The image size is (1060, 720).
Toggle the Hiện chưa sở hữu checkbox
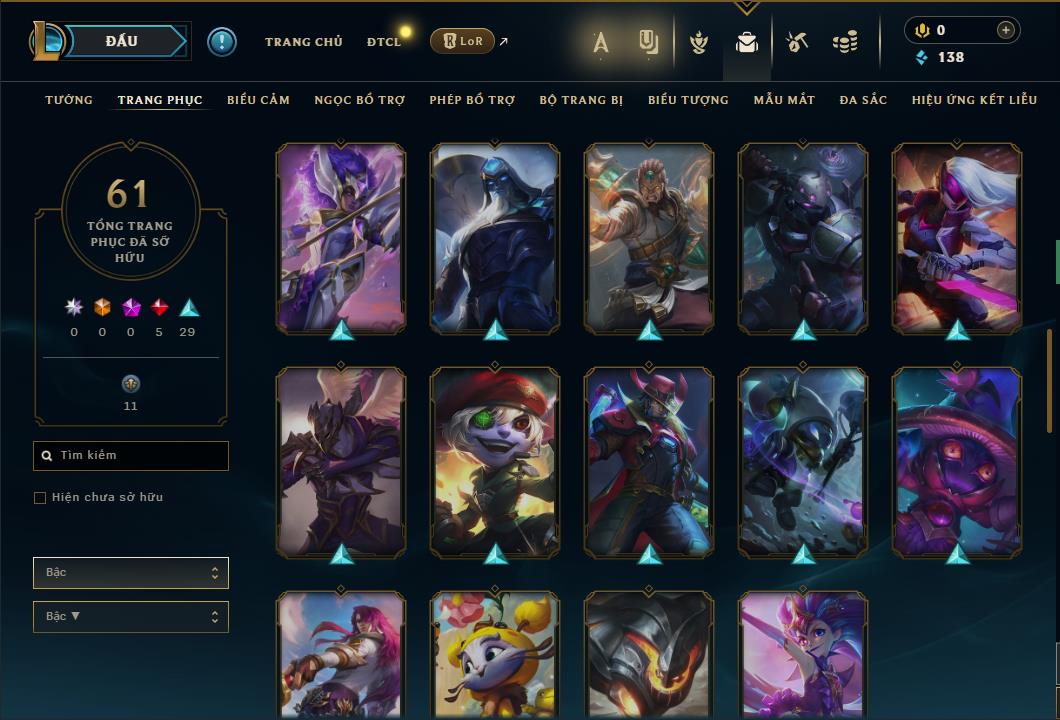40,498
